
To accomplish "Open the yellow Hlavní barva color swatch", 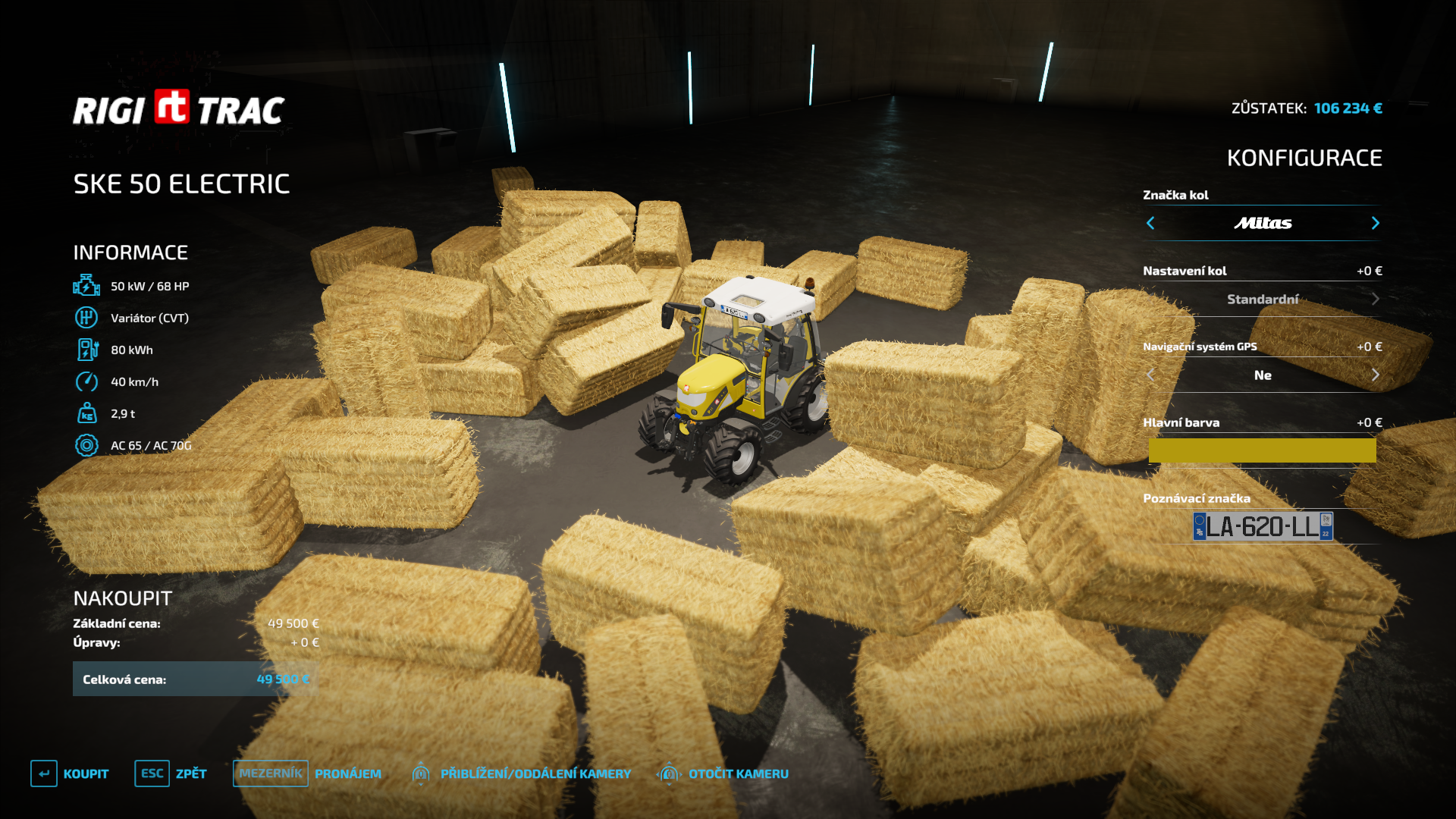I will click(x=1262, y=450).
